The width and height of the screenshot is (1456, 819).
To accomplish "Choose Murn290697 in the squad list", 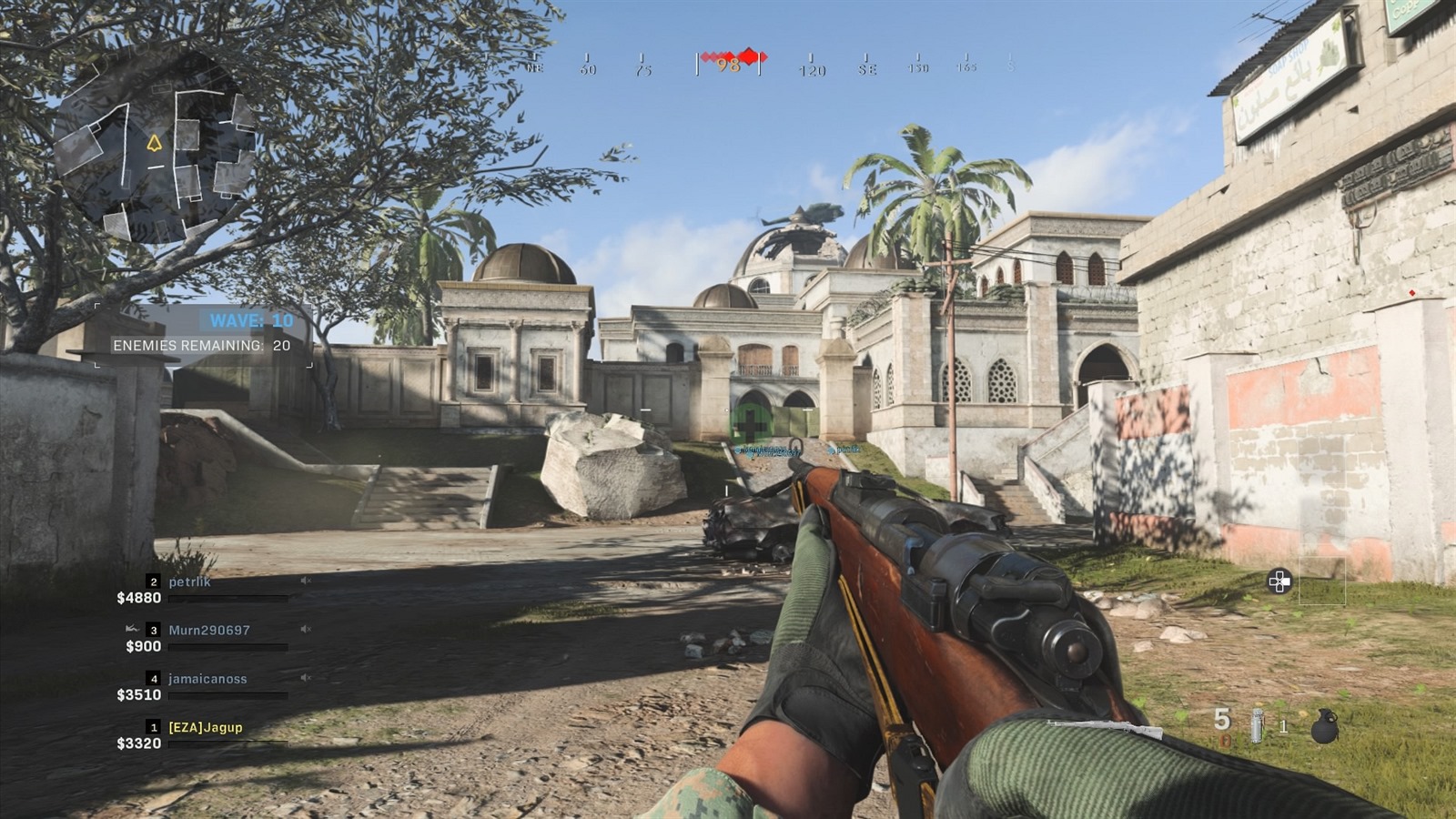I will click(x=208, y=630).
